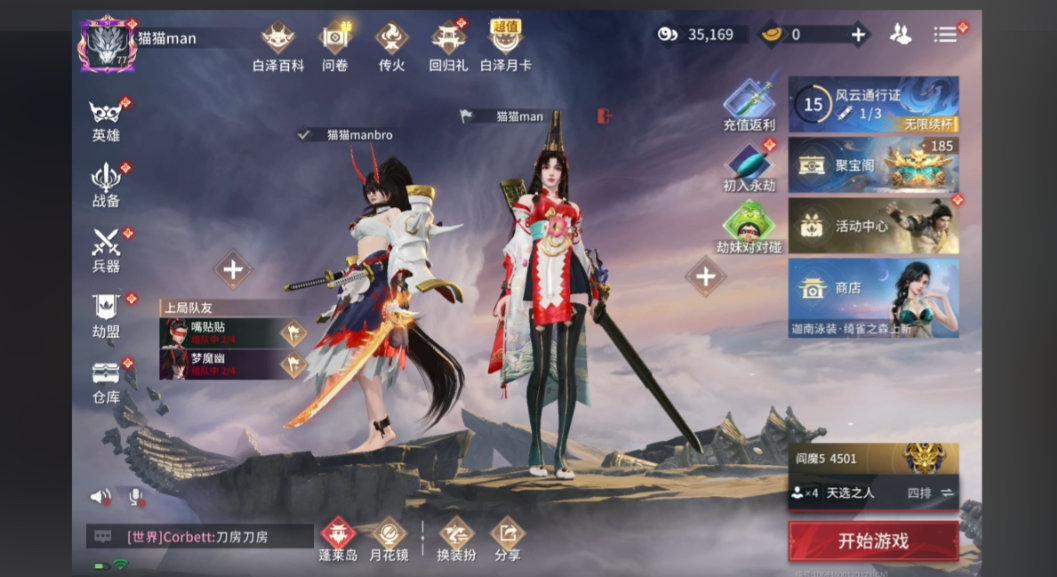Open the 兵器 weapons menu
The height and width of the screenshot is (577, 1057).
coord(106,249)
